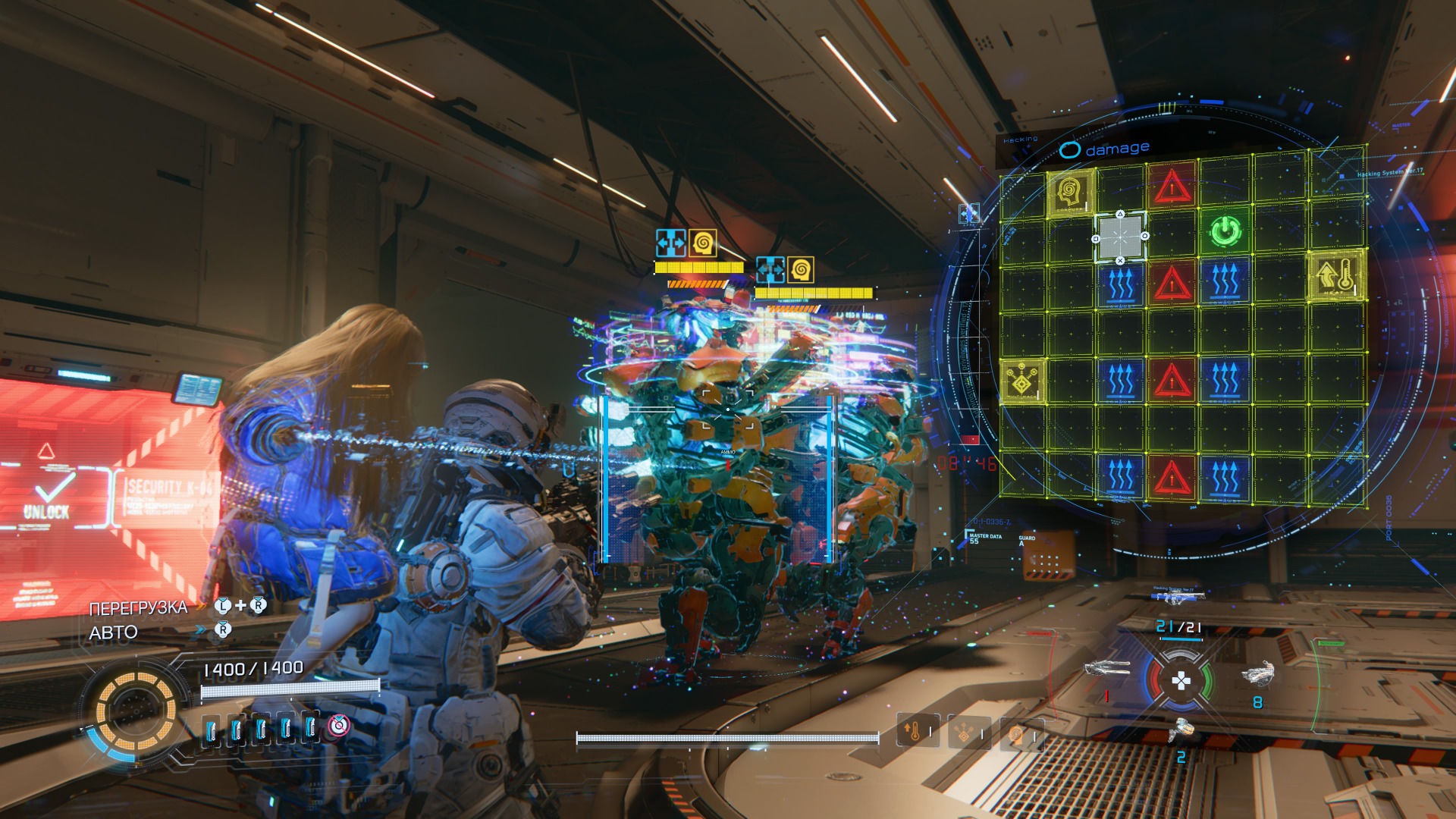
Task: Switch to the long-barrel weapon with 1 ammo
Action: click(x=1107, y=669)
